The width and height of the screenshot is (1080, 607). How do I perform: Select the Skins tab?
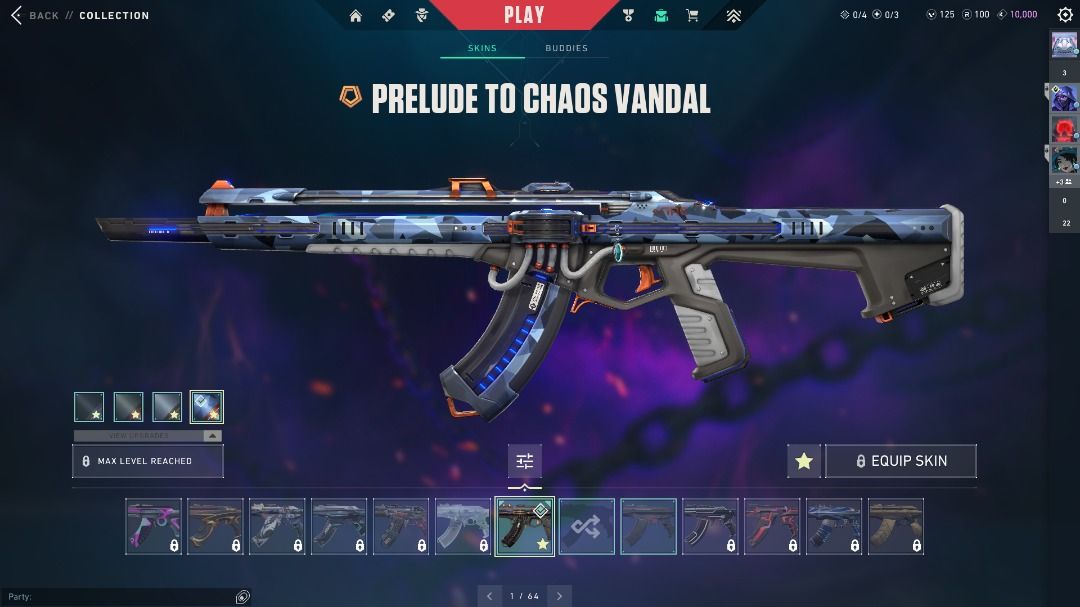[x=482, y=48]
